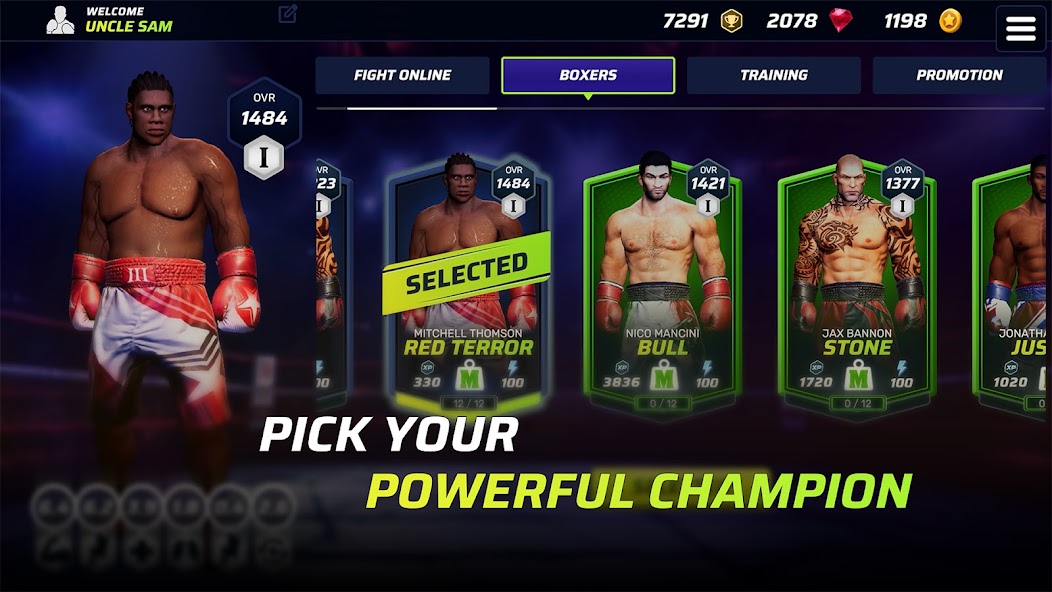Click the player profile avatar icon

(60, 20)
